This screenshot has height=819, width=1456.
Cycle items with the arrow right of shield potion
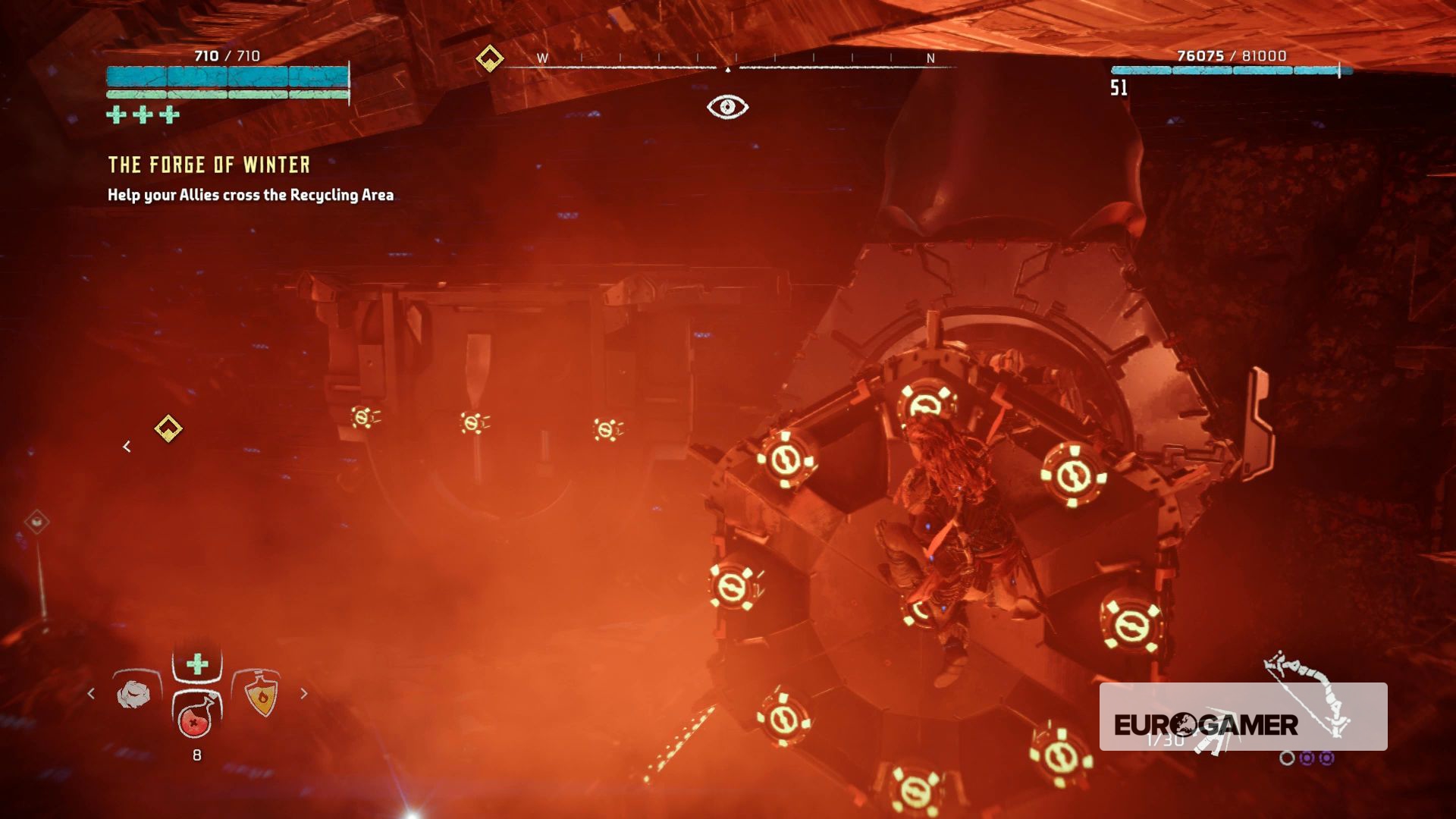(x=304, y=693)
